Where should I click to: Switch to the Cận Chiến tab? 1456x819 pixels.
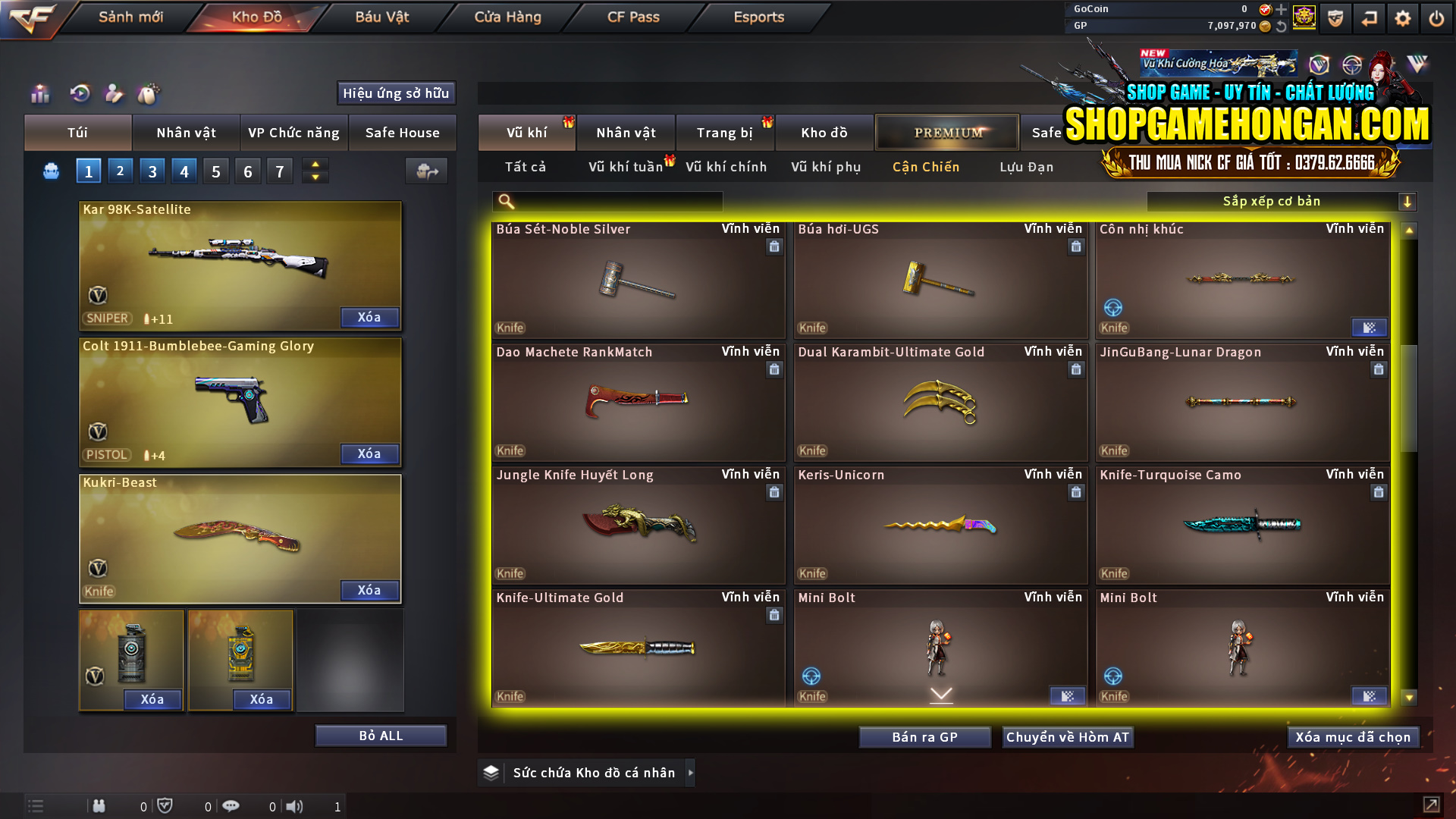click(925, 167)
